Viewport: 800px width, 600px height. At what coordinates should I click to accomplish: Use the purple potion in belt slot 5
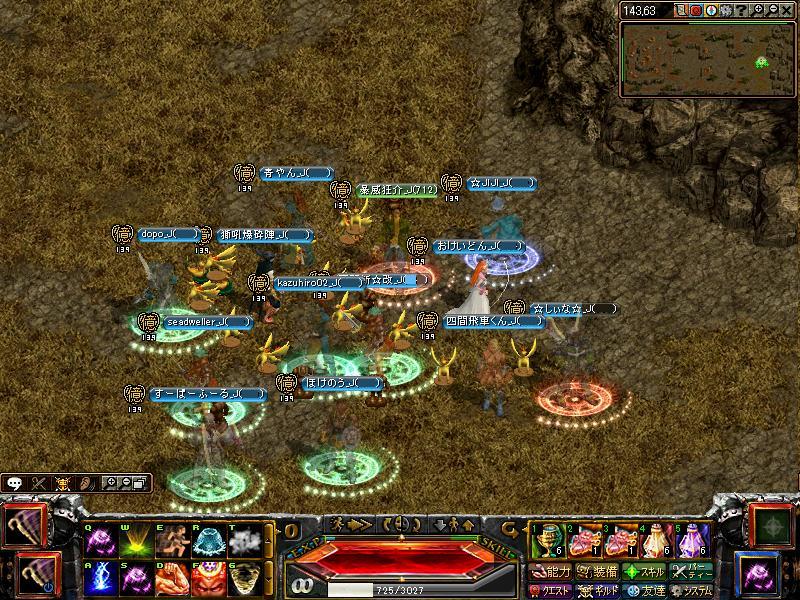(x=691, y=541)
